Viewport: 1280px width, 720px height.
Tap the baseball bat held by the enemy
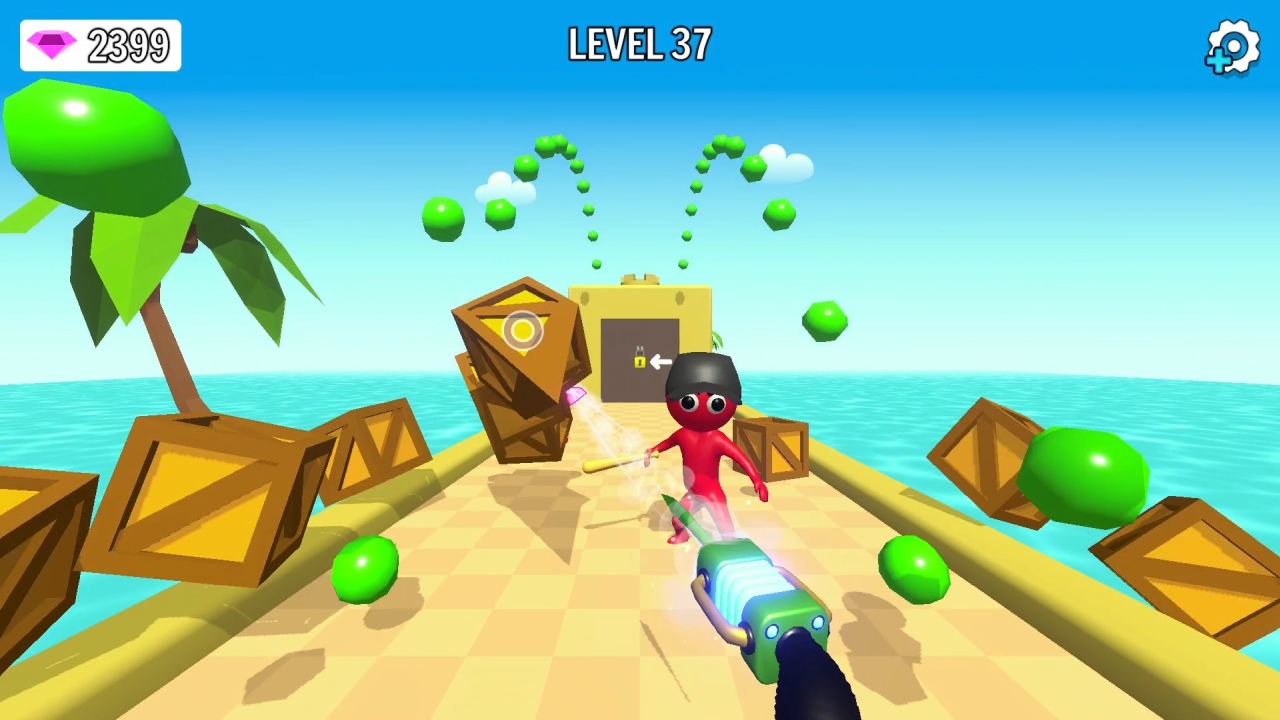click(x=620, y=462)
